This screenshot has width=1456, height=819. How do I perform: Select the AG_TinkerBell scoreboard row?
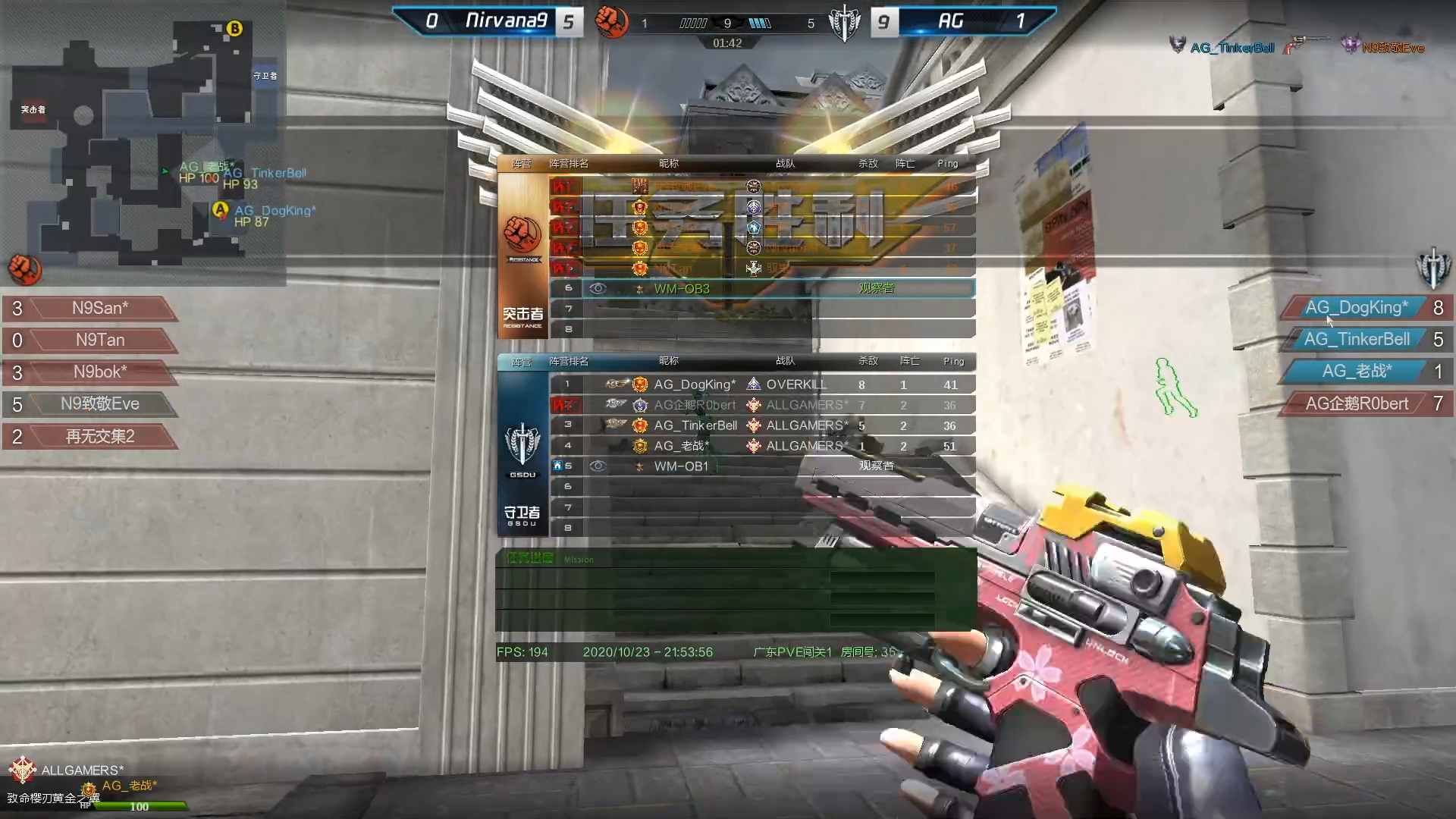[x=762, y=425]
